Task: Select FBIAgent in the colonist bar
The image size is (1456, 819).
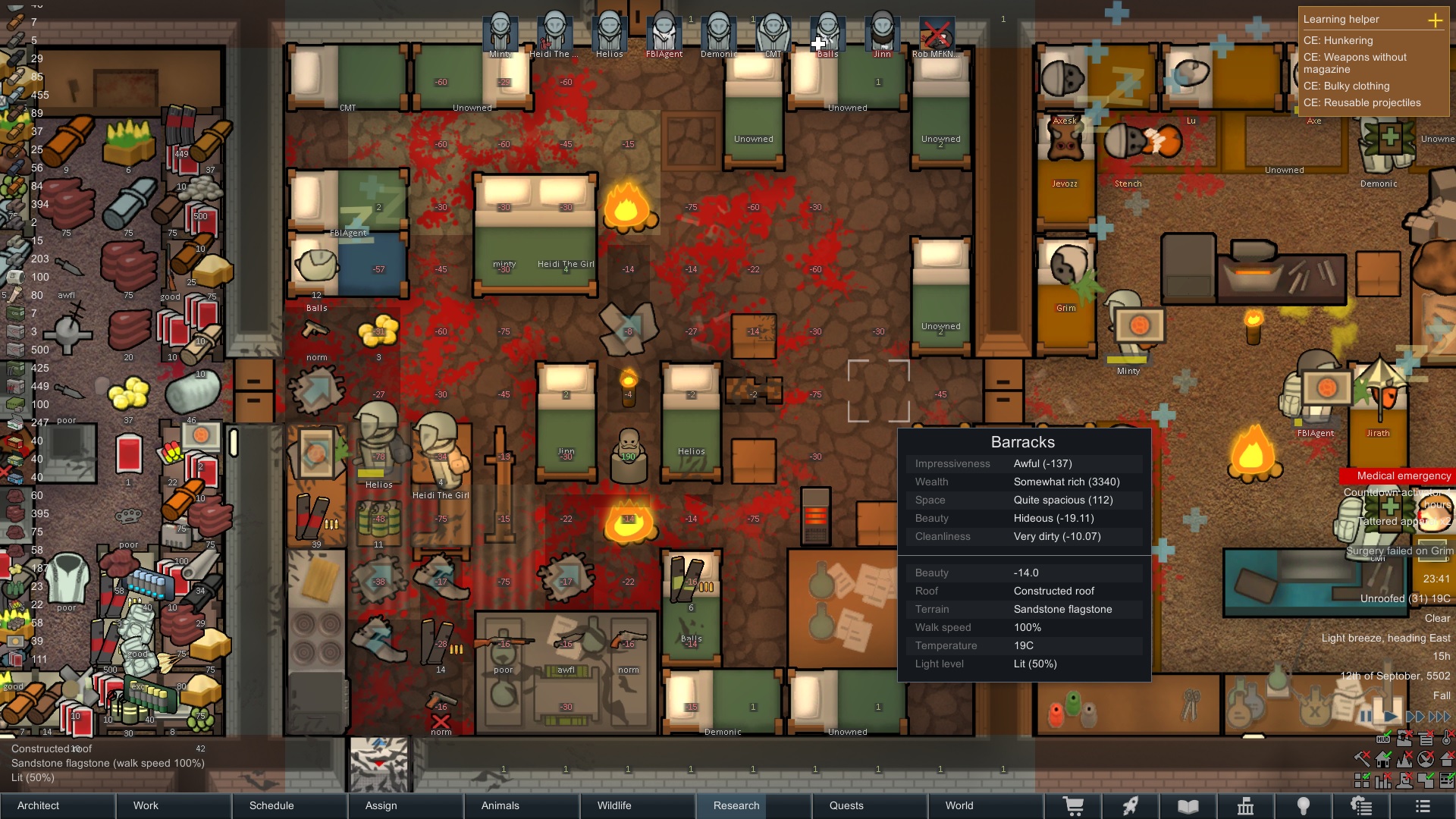Action: click(664, 33)
